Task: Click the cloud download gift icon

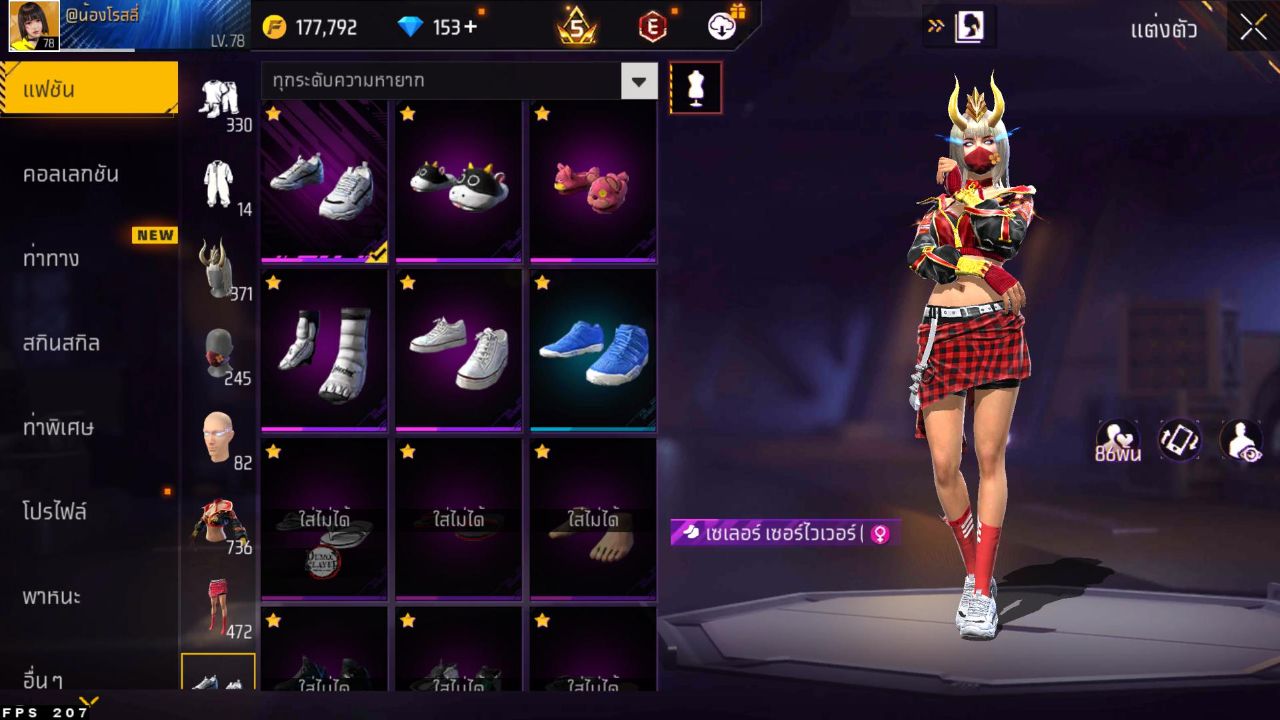Action: [723, 26]
